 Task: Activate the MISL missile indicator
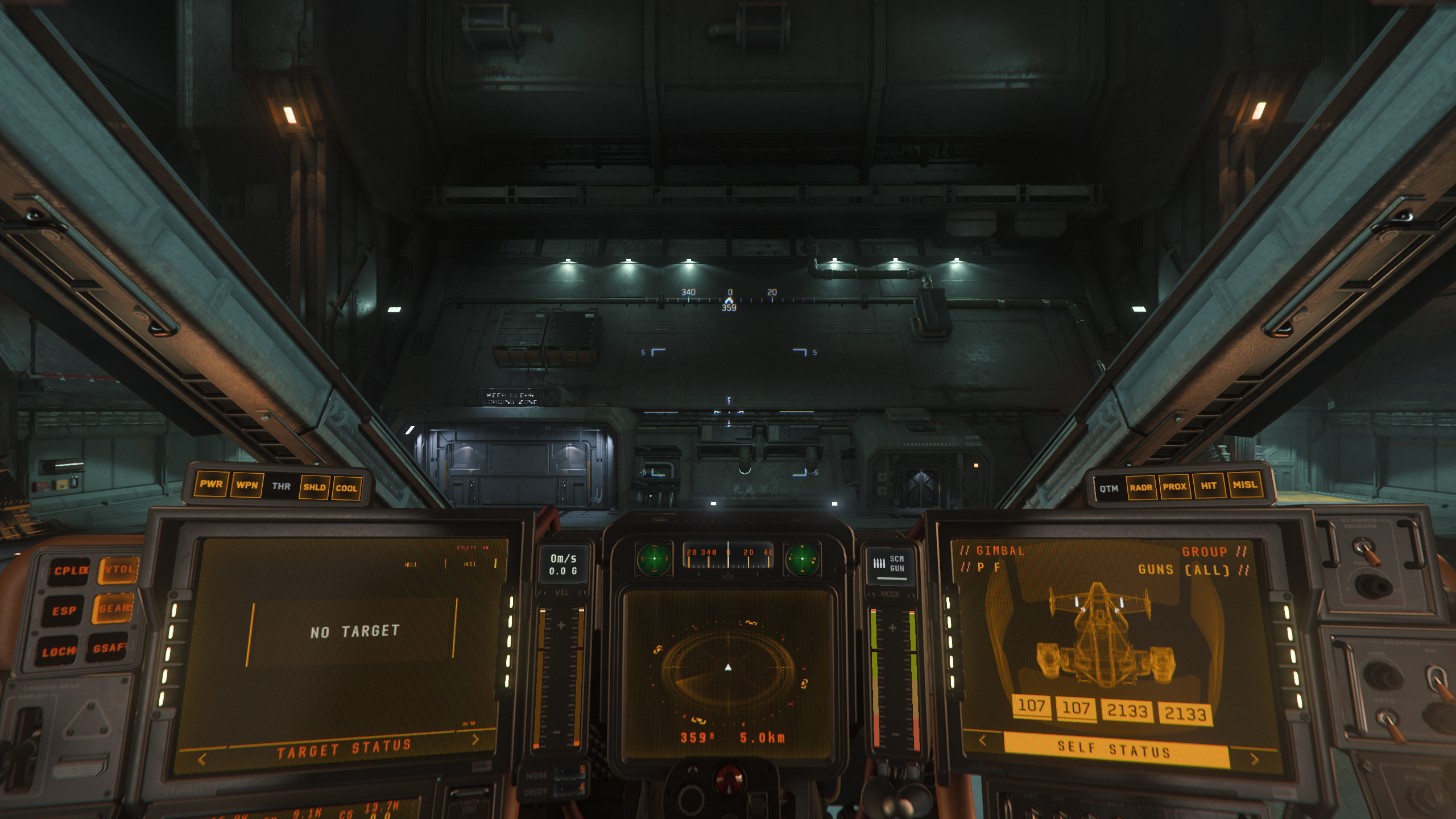coord(1244,485)
